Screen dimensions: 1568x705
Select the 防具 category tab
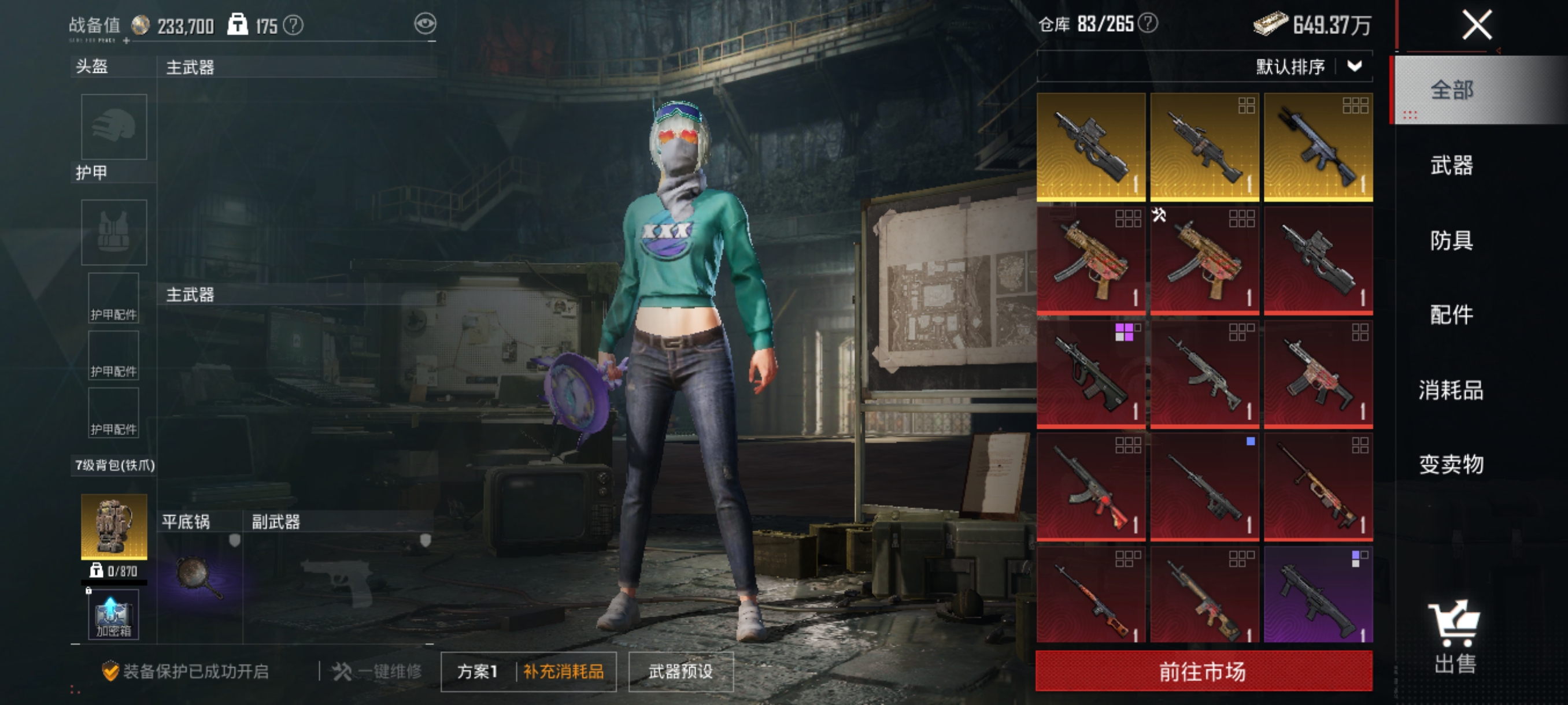(x=1451, y=240)
